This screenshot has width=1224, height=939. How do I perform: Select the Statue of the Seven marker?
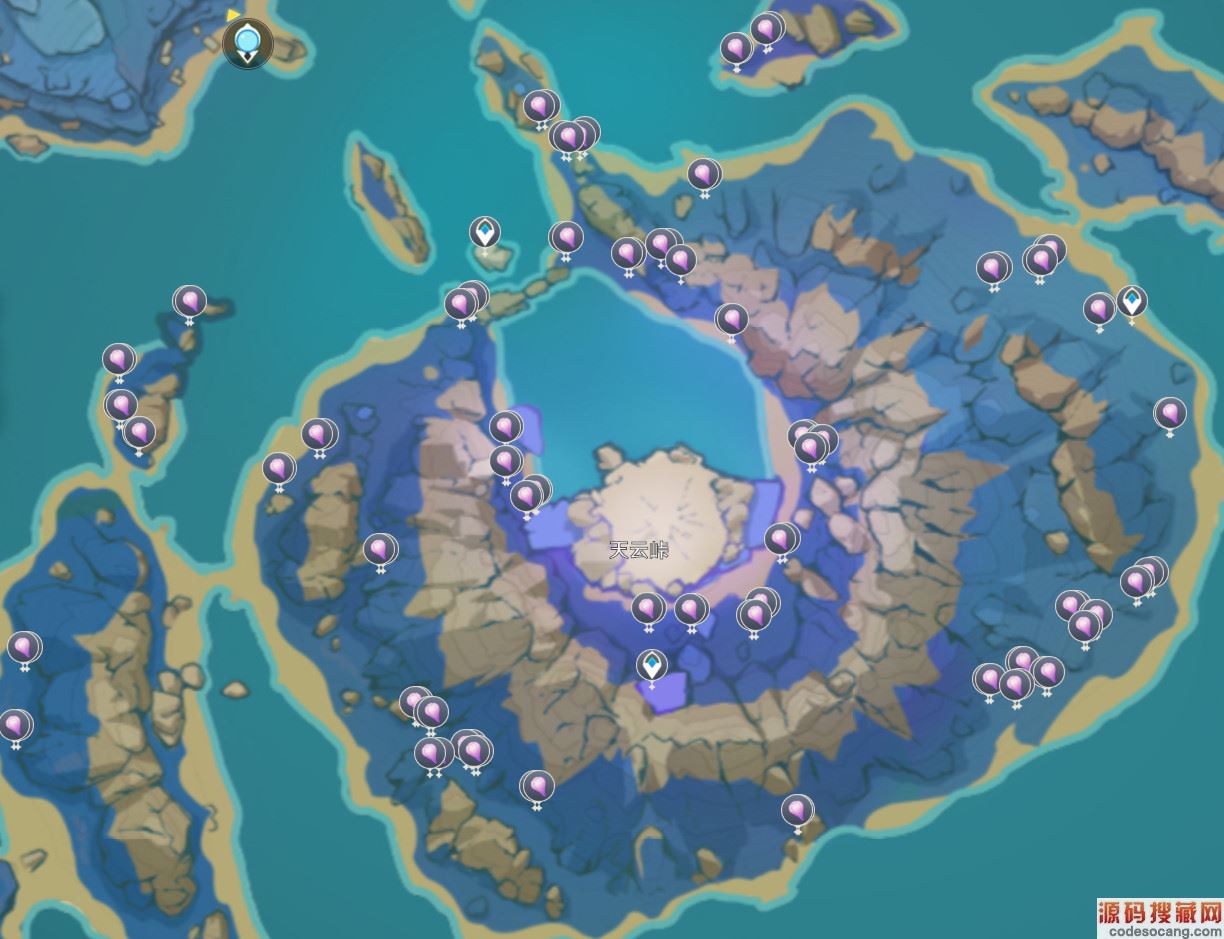tap(247, 43)
